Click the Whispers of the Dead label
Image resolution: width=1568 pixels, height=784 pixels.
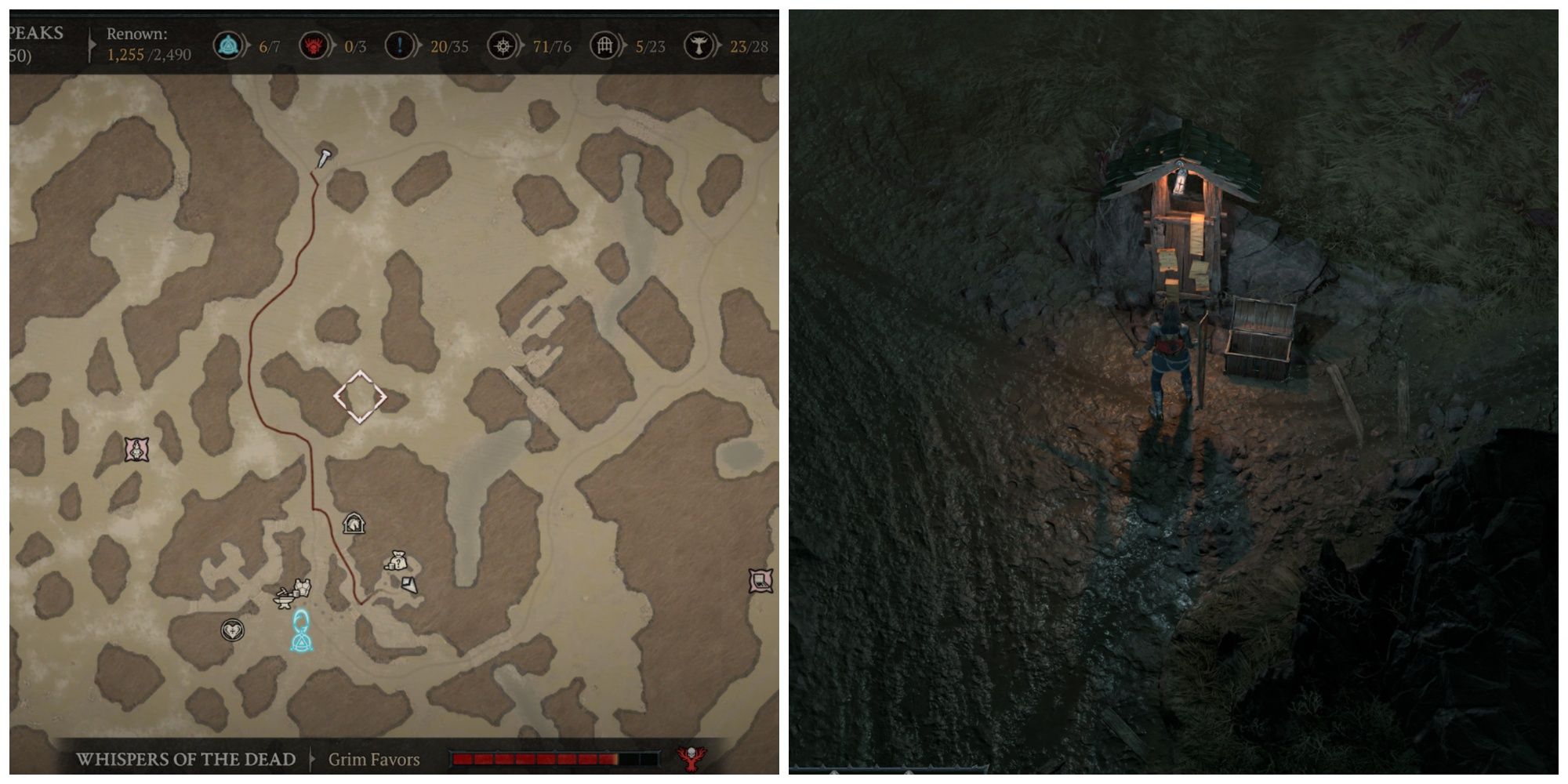186,757
